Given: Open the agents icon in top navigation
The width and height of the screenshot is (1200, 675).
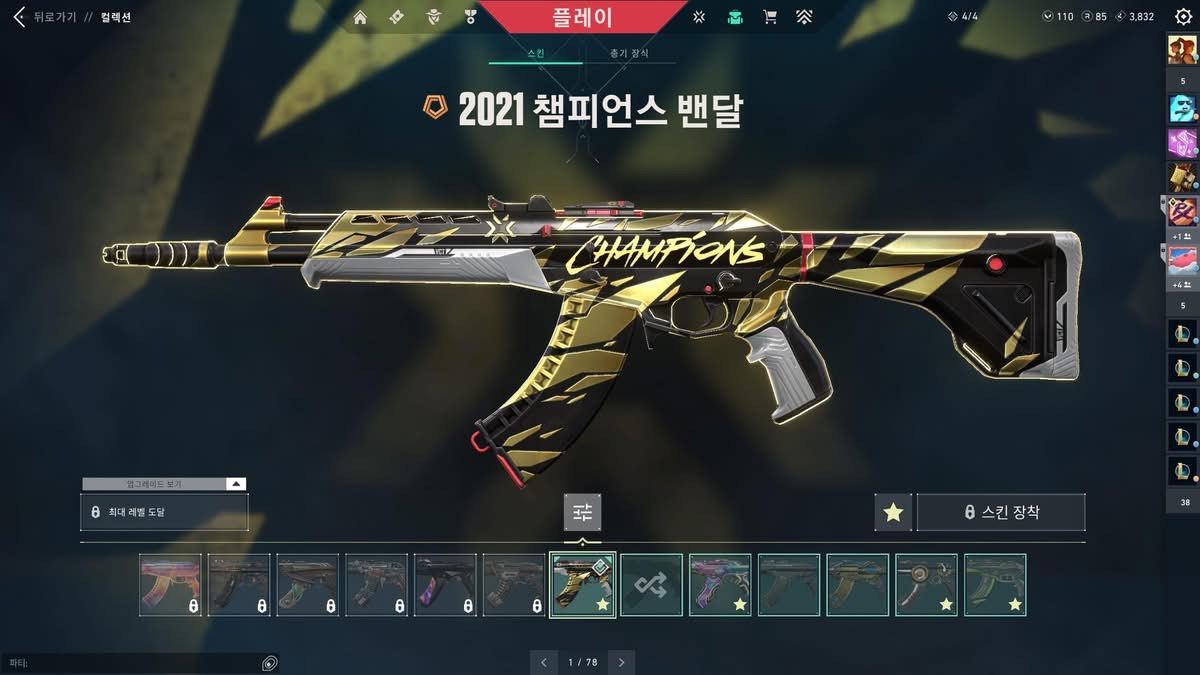Looking at the screenshot, I should pos(433,17).
